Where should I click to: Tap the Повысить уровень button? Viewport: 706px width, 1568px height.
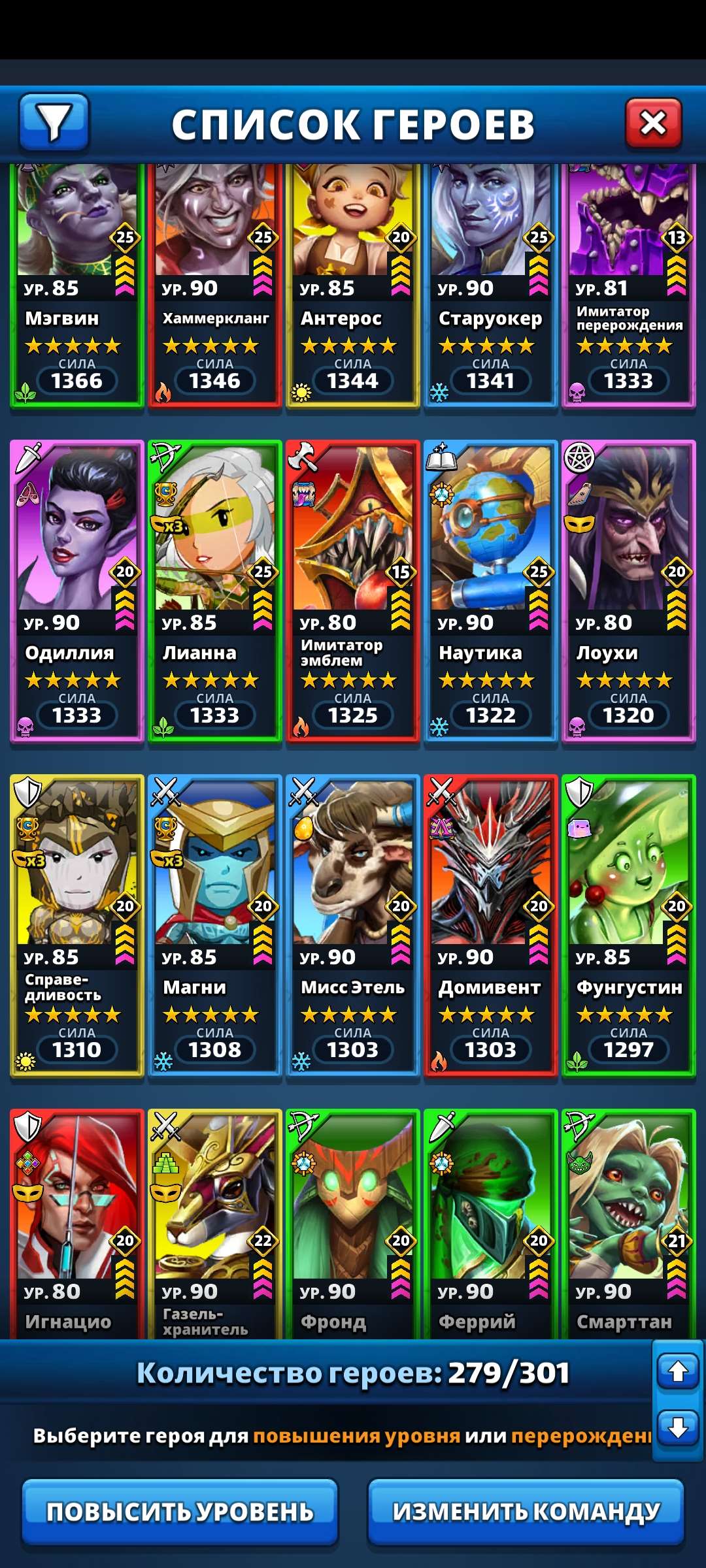click(180, 1512)
